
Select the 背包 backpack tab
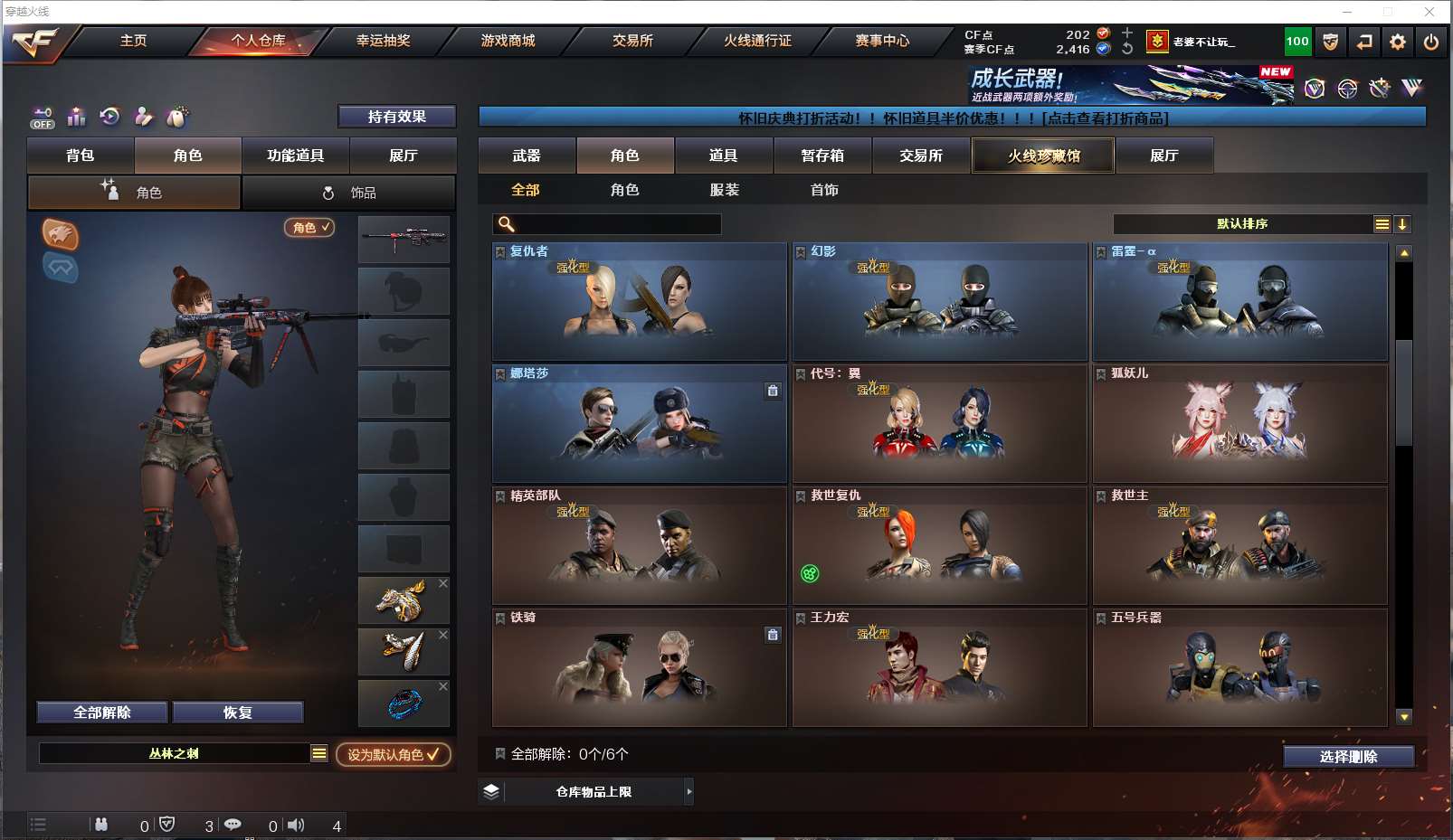point(81,156)
